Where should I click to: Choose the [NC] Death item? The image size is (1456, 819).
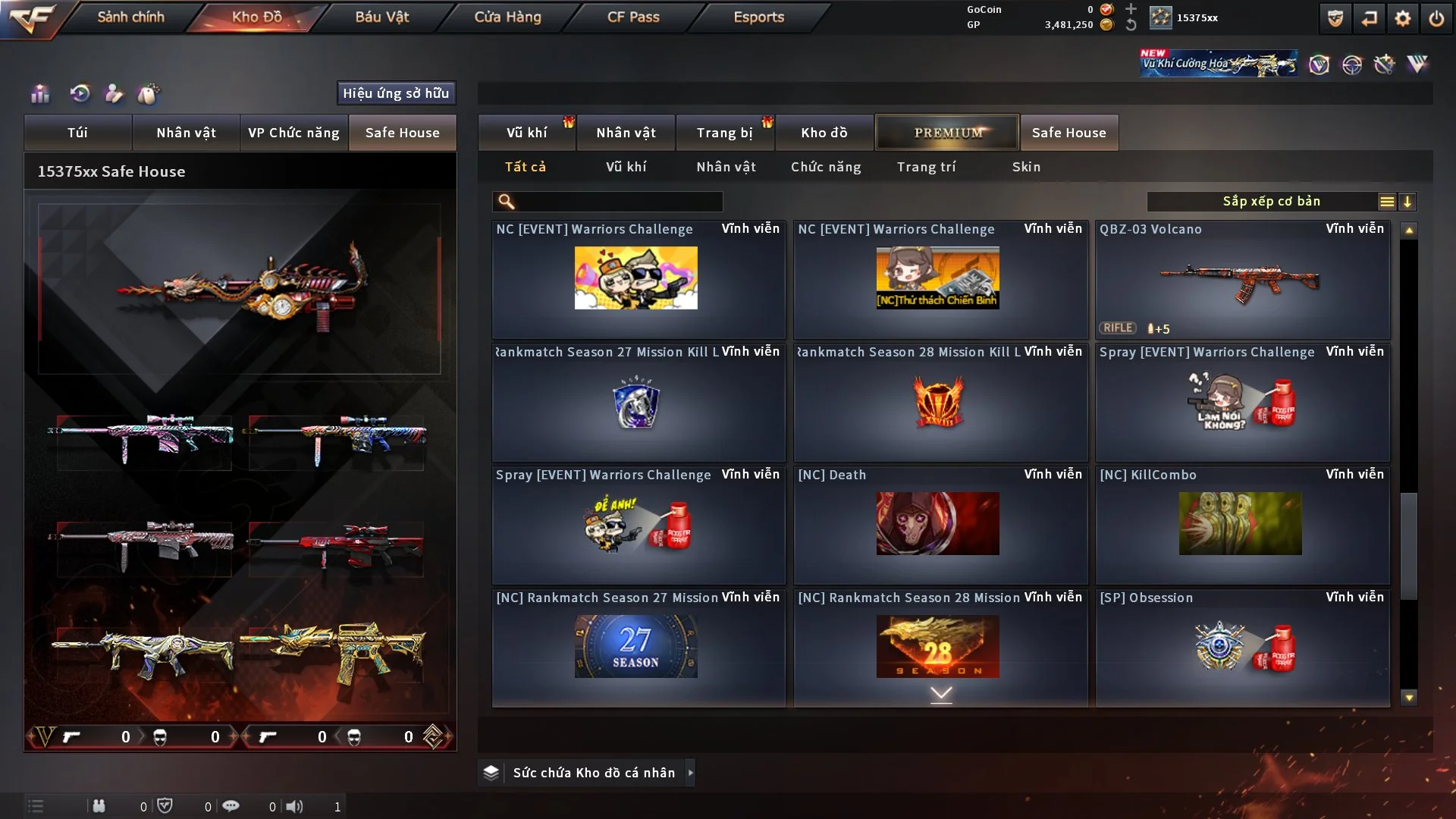940,525
